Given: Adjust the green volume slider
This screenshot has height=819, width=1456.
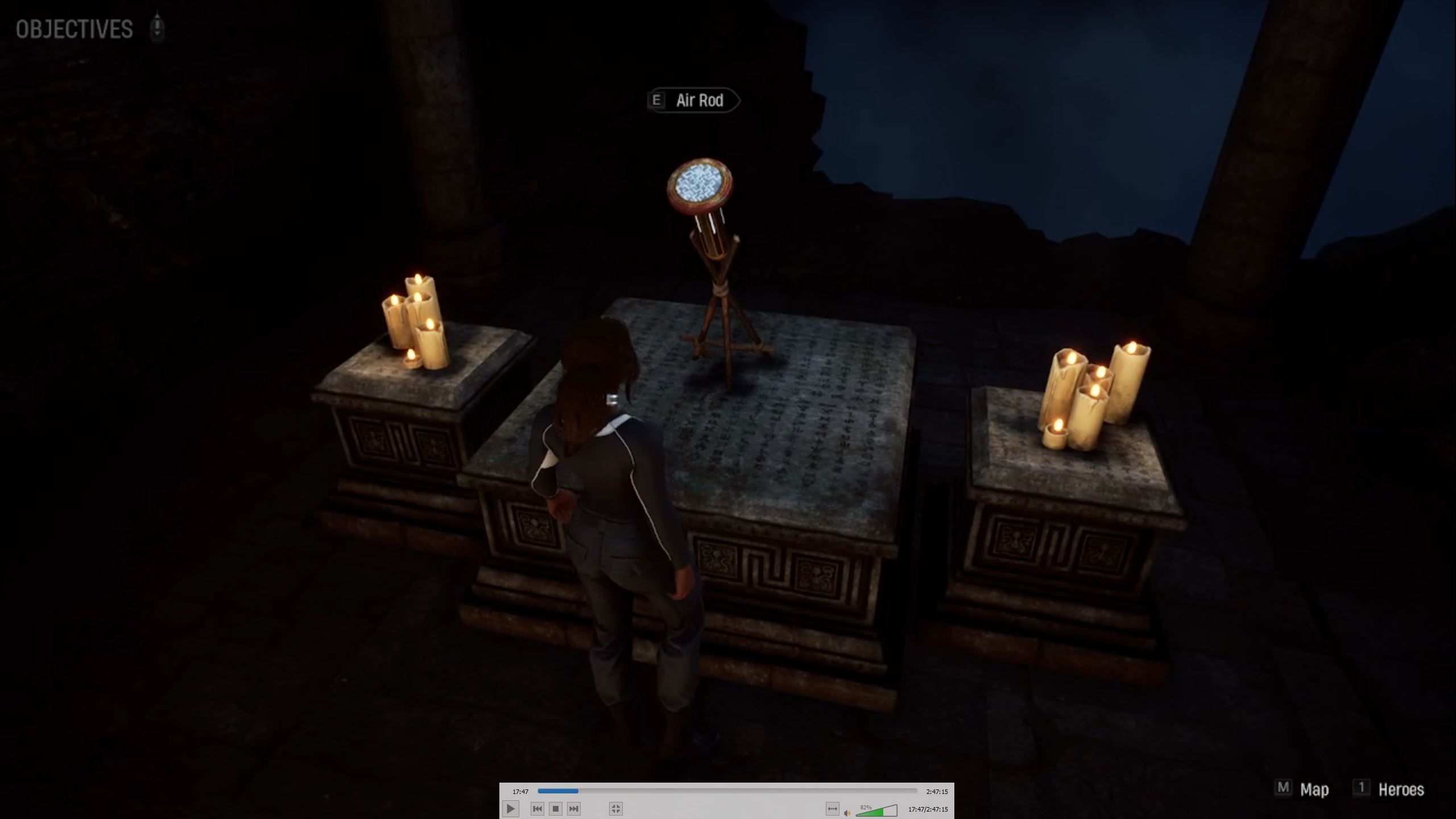Looking at the screenshot, I should (x=876, y=812).
